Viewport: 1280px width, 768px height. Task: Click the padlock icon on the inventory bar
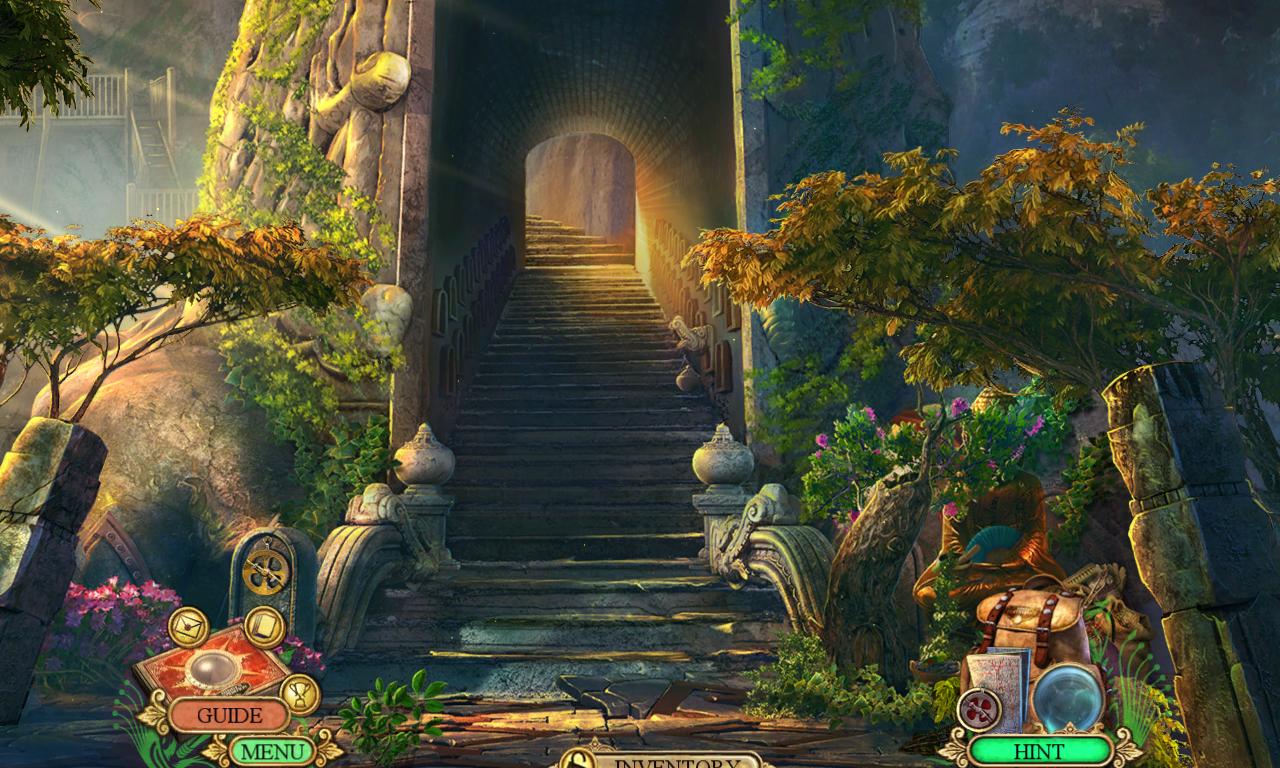579,762
